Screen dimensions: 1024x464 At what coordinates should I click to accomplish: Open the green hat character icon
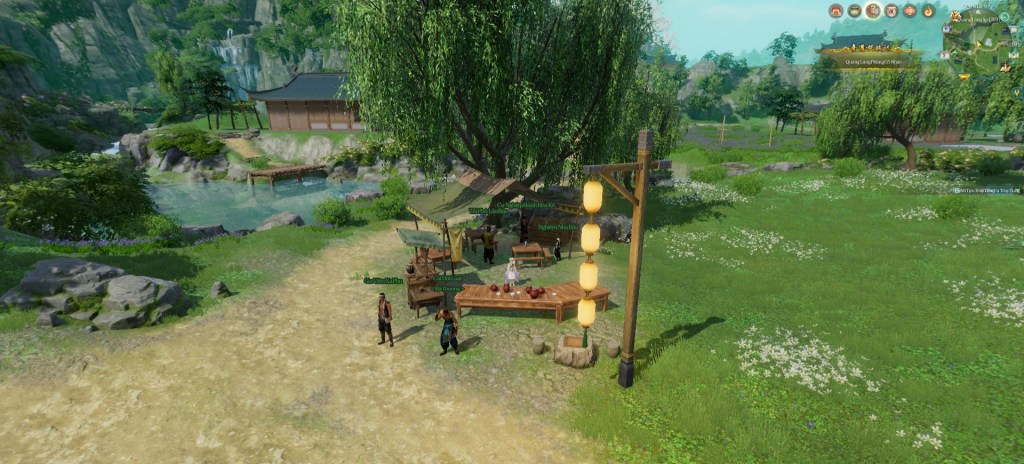coord(855,11)
